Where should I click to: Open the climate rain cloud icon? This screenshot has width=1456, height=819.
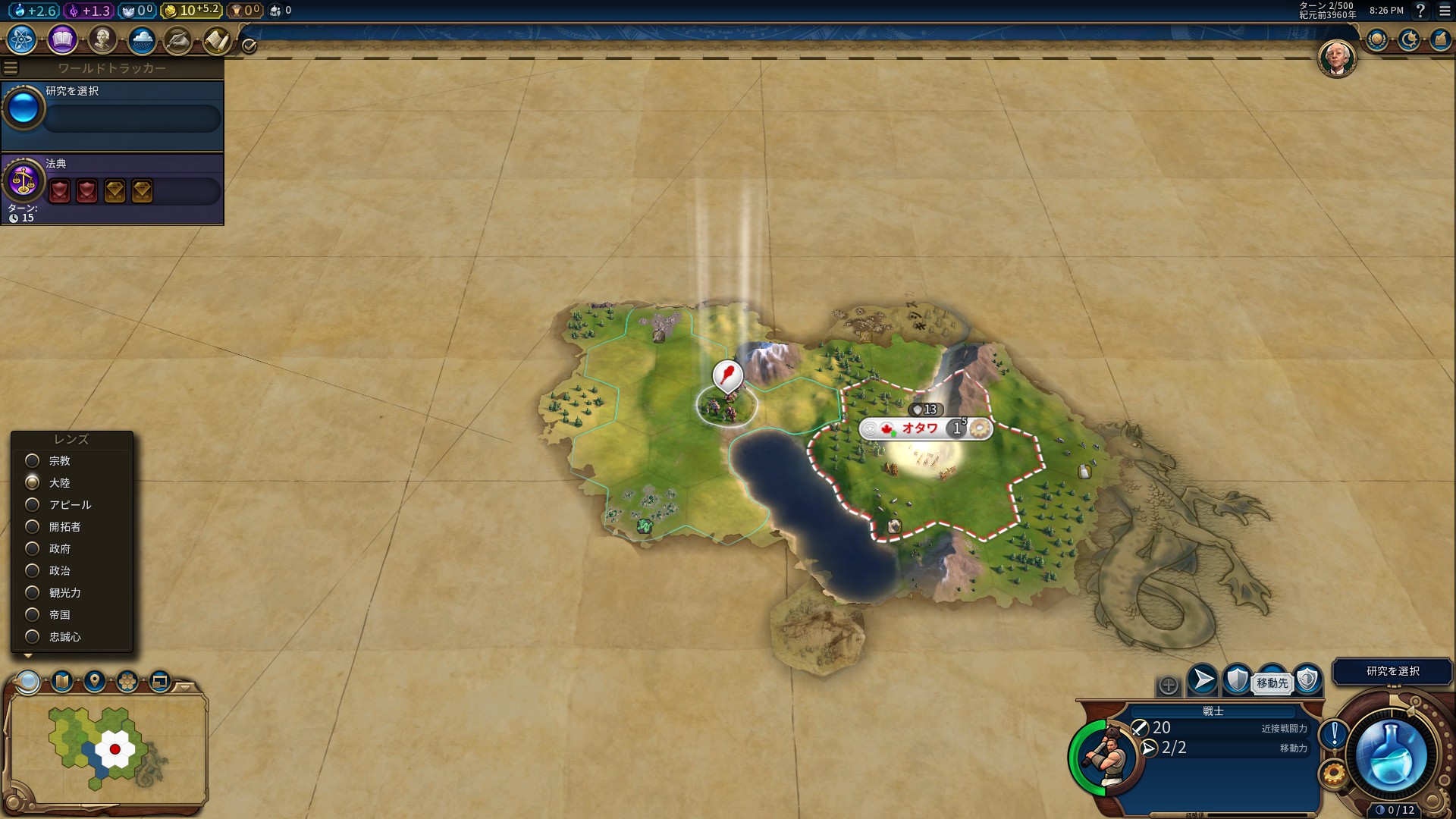142,39
